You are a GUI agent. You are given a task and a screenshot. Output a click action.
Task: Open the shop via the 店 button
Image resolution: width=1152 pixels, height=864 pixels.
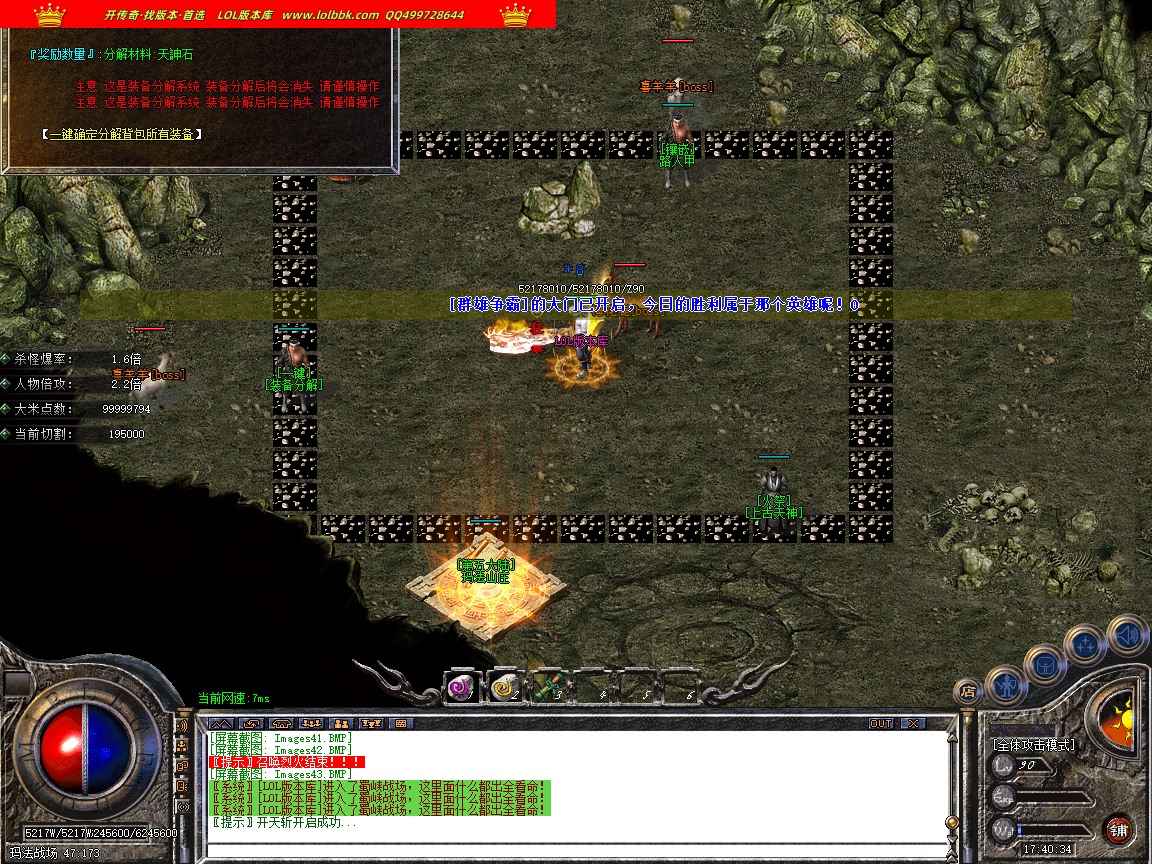[x=967, y=690]
